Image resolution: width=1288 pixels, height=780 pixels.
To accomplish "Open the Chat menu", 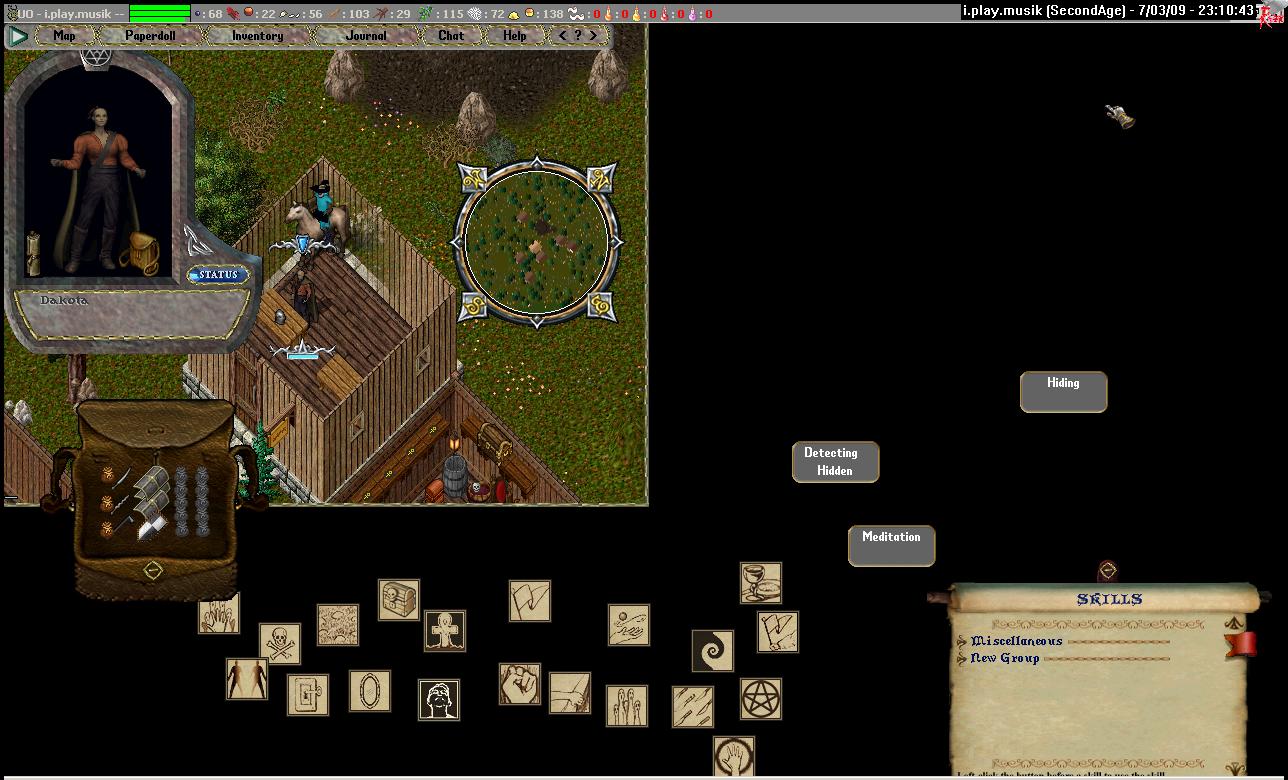I will point(451,36).
